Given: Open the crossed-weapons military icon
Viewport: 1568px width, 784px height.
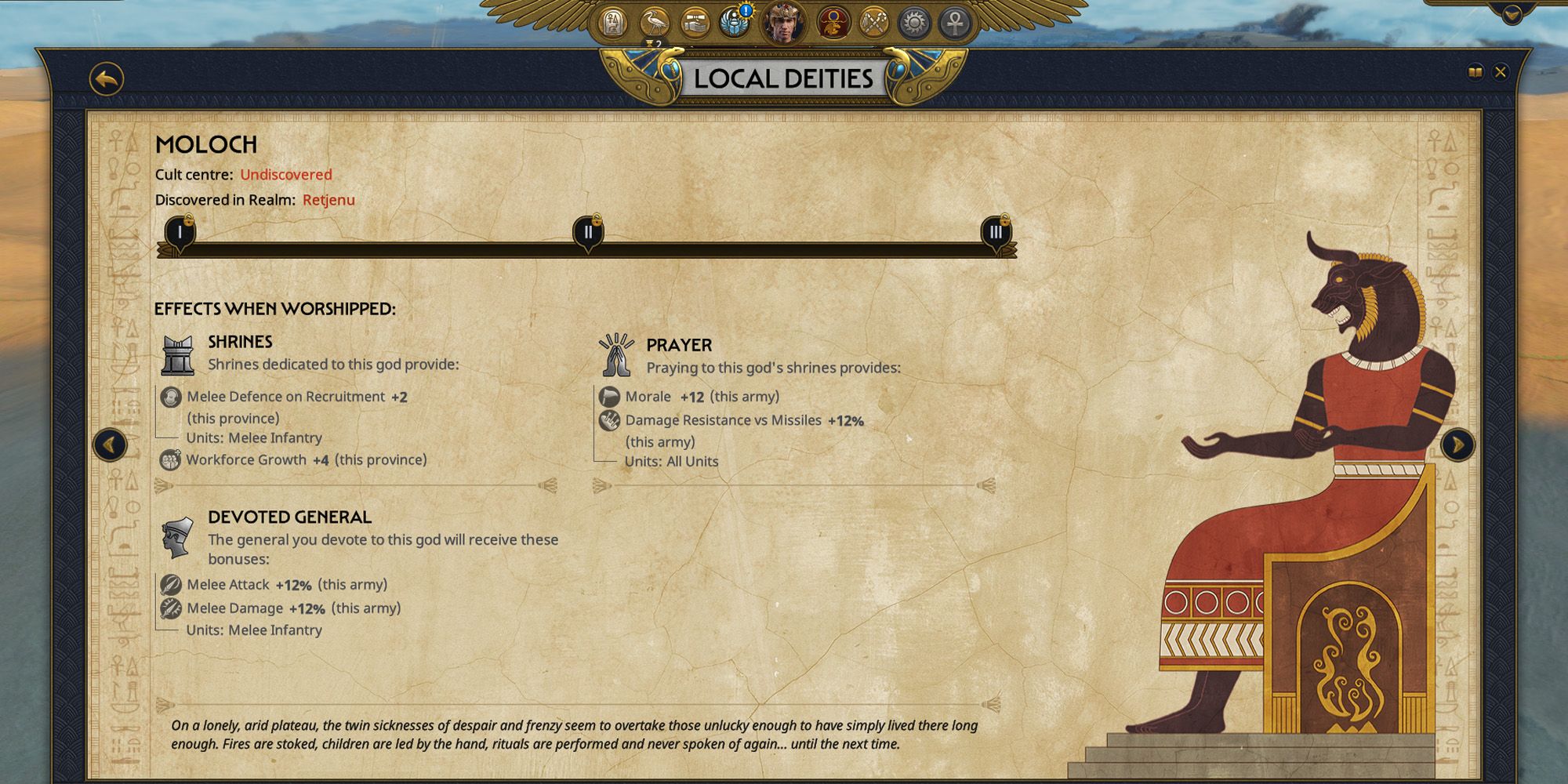Looking at the screenshot, I should pyautogui.click(x=876, y=24).
